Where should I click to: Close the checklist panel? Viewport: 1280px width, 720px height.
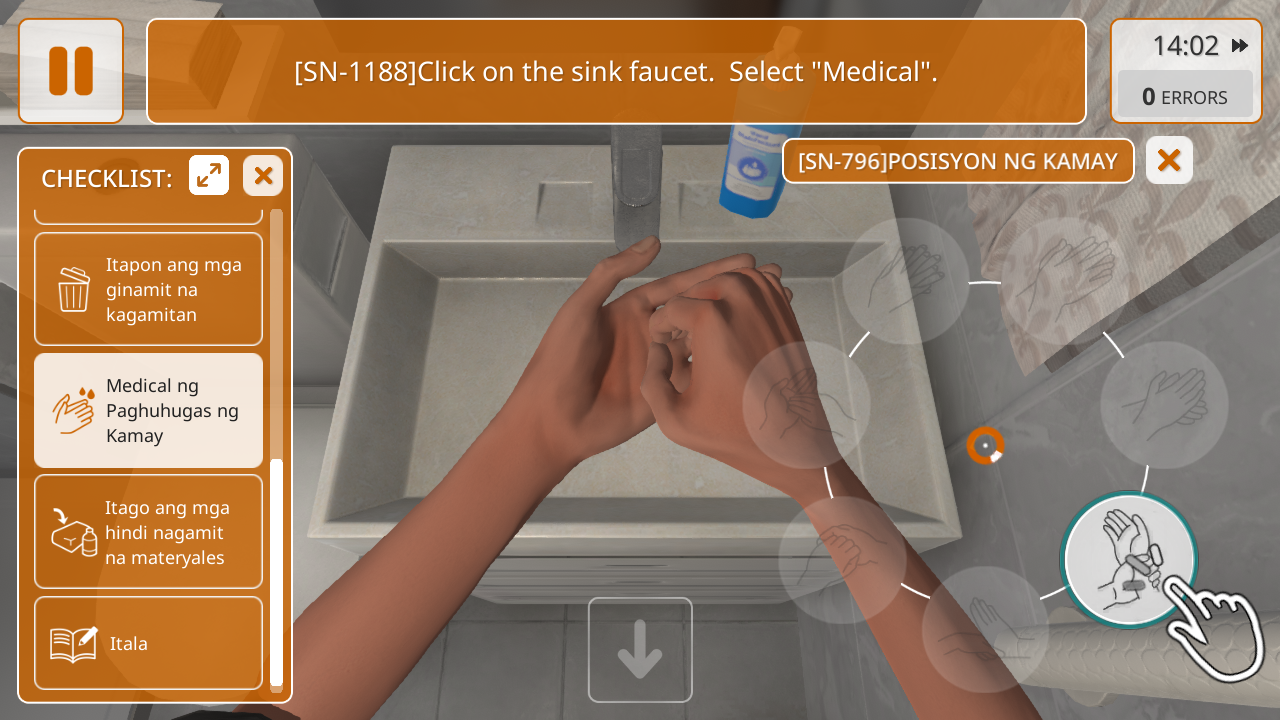[x=263, y=176]
